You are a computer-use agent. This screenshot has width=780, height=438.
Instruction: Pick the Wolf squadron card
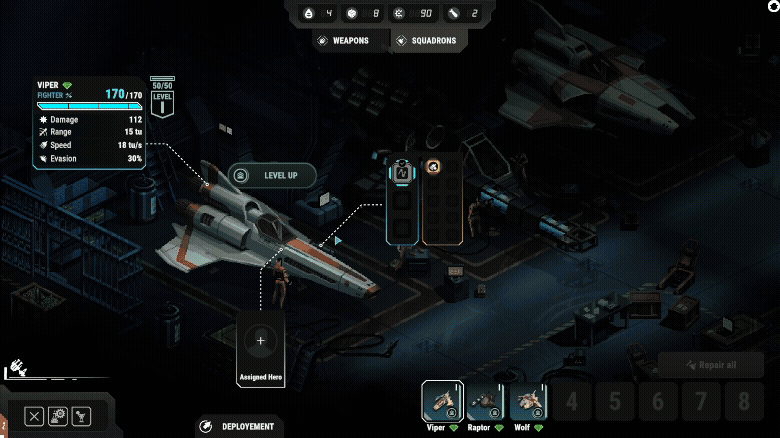coord(528,402)
